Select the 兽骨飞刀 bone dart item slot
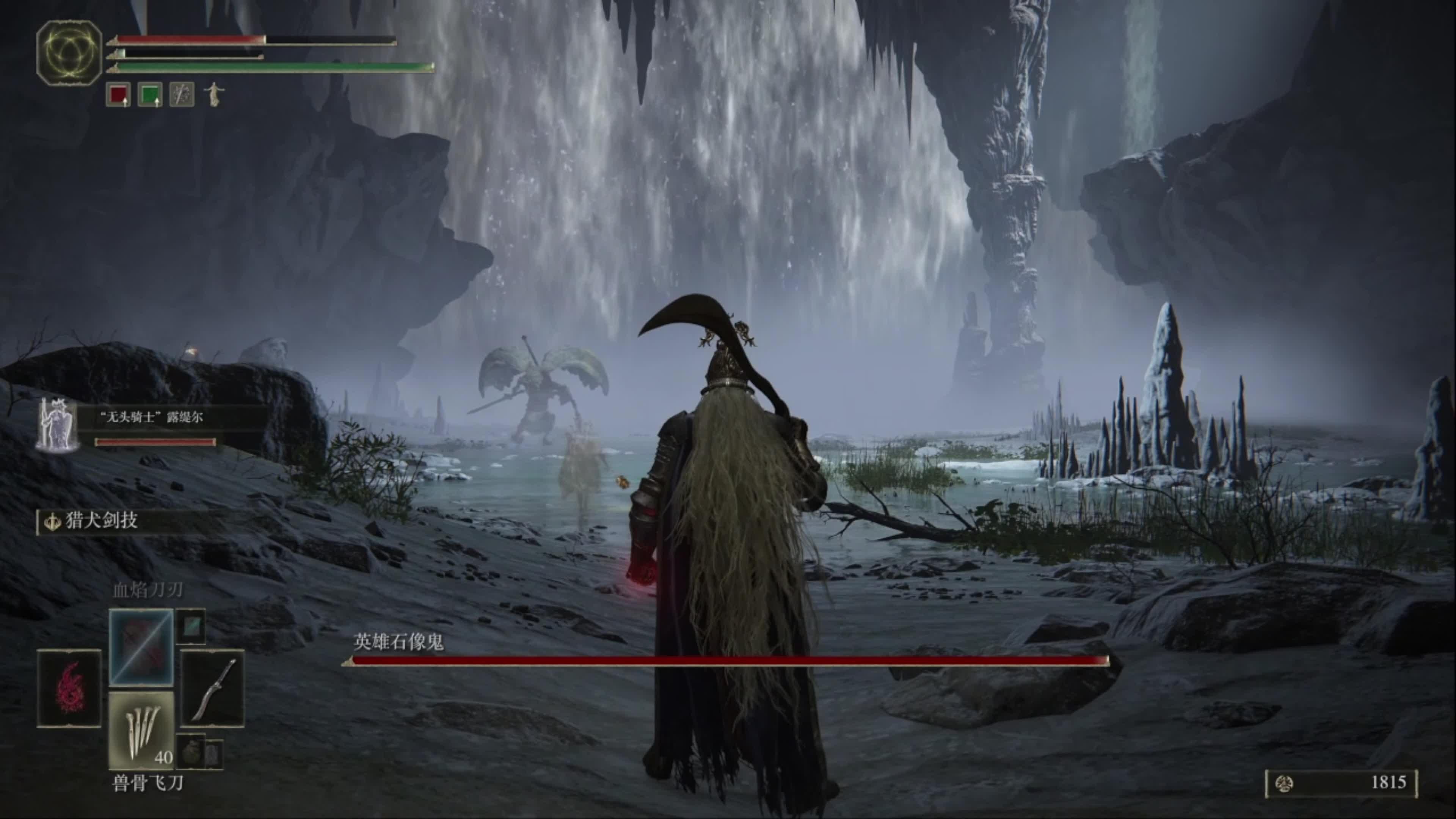Screen dimensions: 1456x819 point(141,730)
